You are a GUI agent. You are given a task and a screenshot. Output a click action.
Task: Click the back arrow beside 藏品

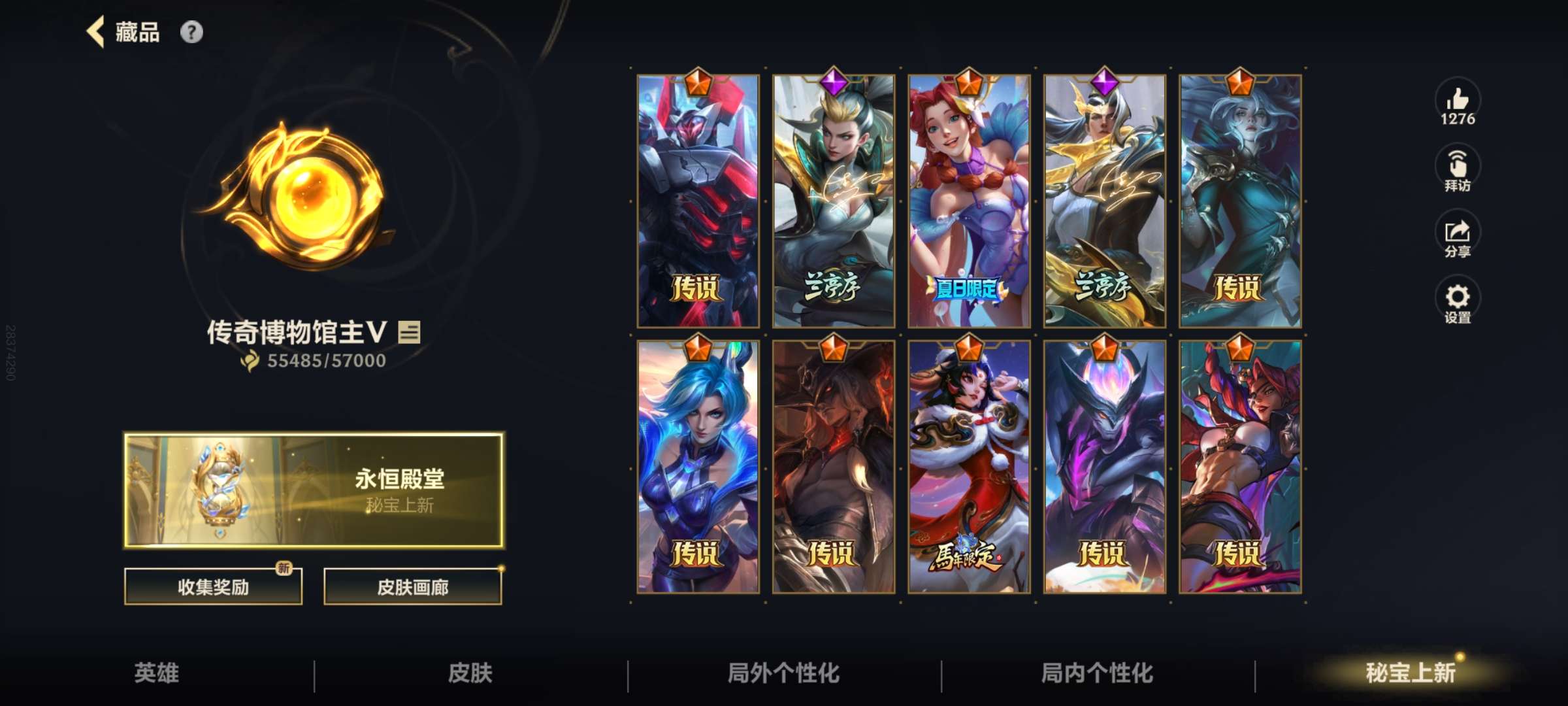tap(95, 31)
